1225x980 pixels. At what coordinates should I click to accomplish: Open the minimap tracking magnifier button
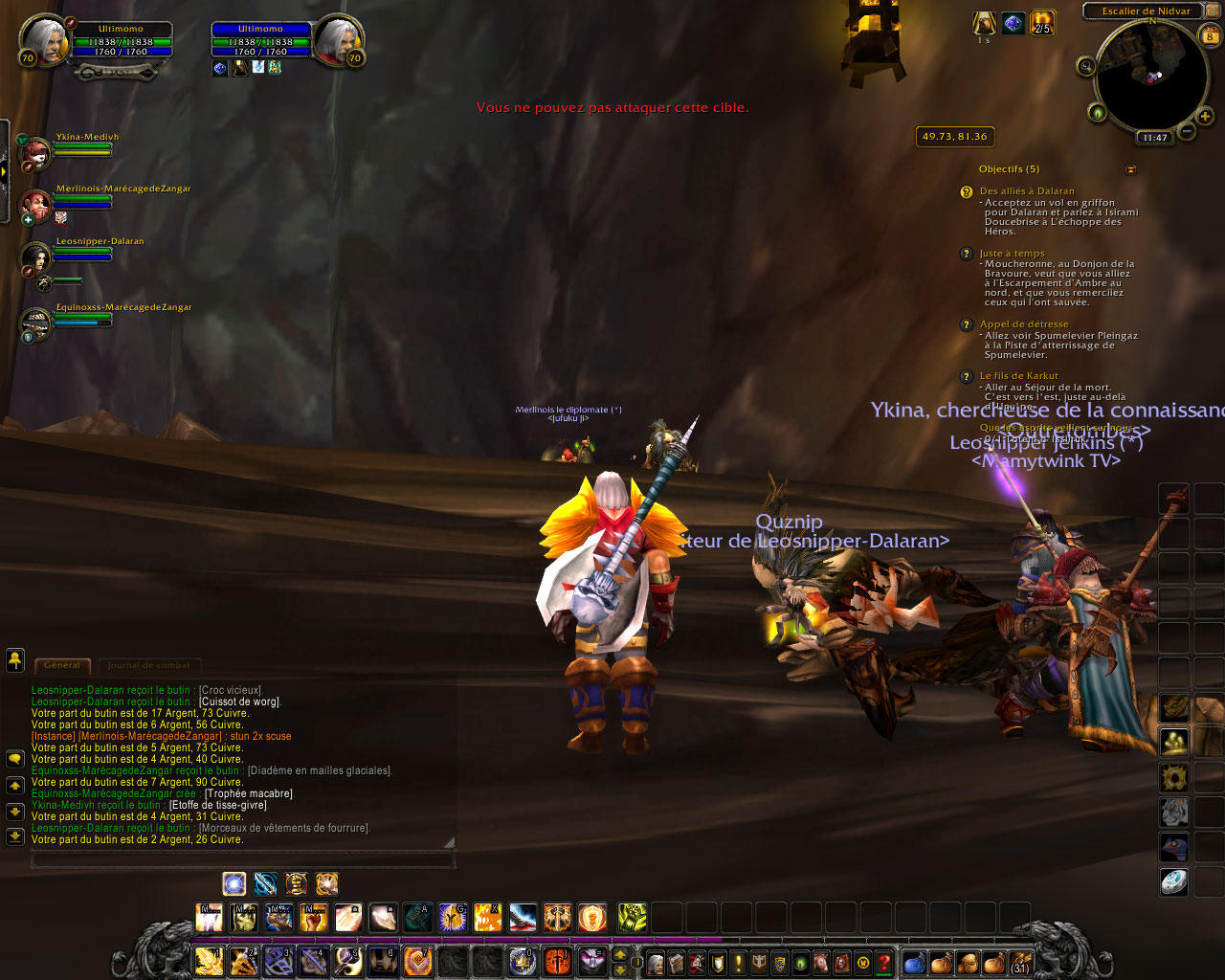pos(1086,66)
